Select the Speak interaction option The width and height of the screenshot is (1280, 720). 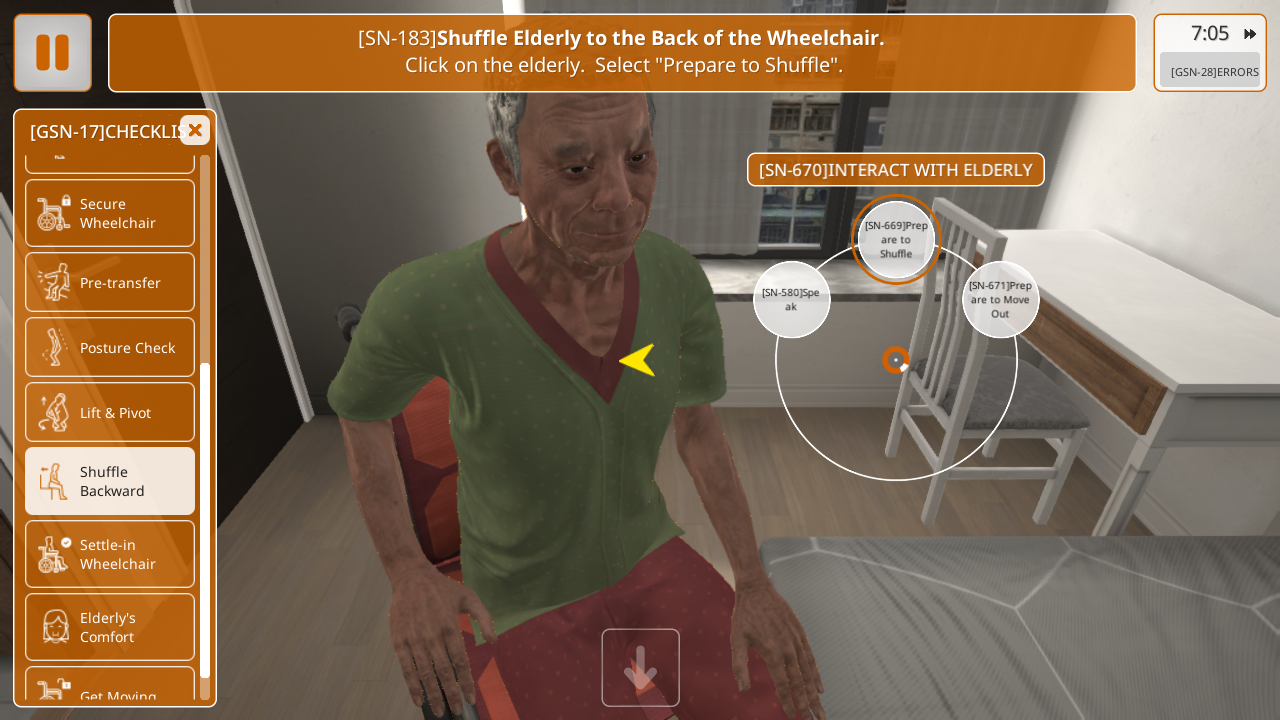click(x=791, y=299)
